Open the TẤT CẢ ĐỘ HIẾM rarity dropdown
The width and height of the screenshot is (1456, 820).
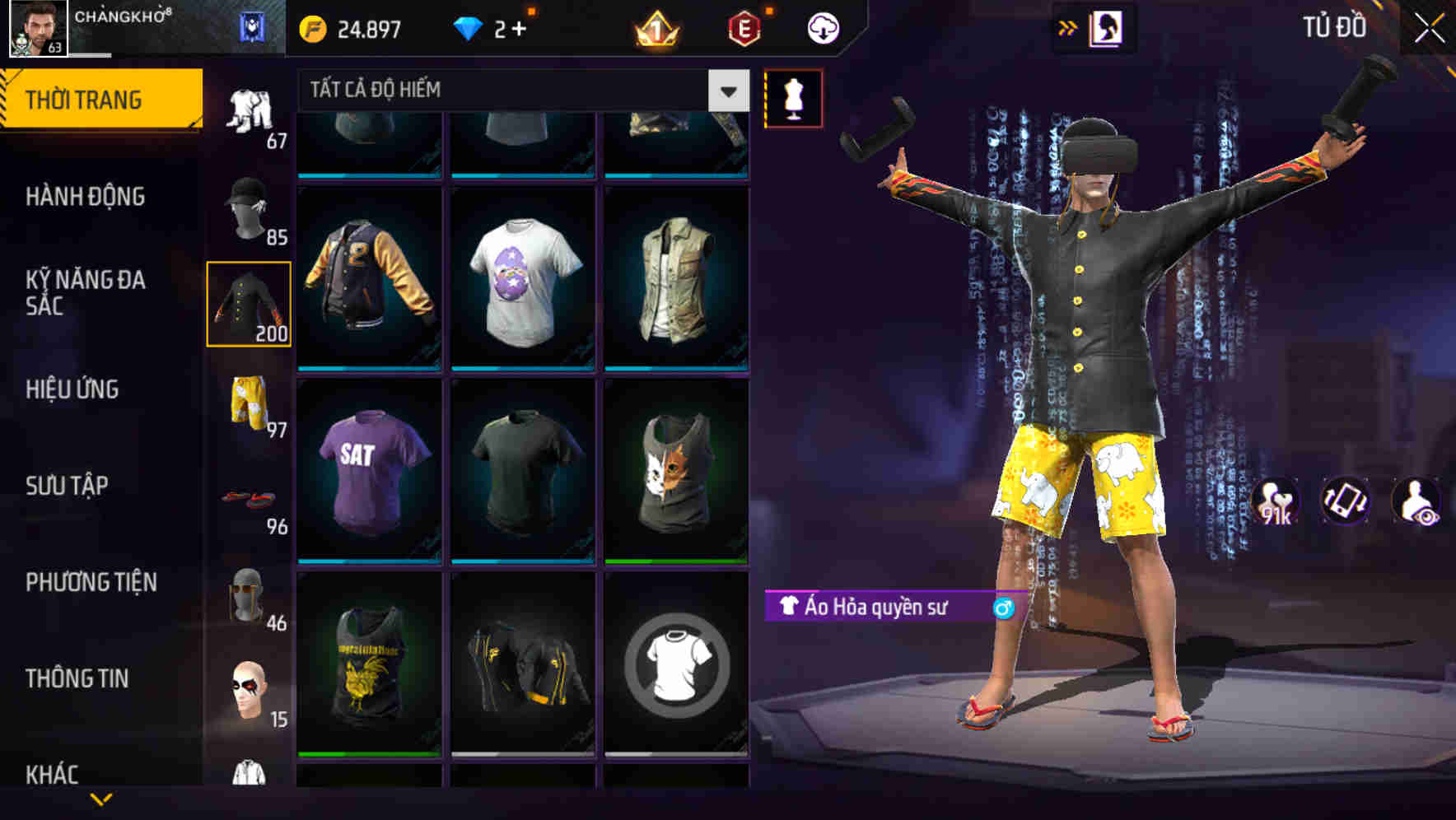point(519,91)
